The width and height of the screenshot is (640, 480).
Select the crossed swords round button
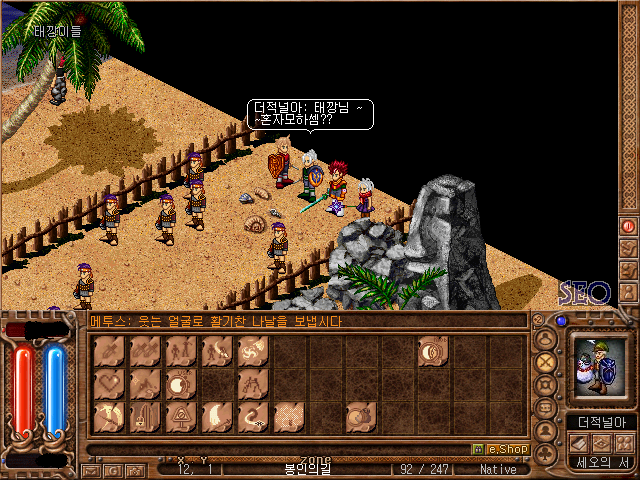(x=546, y=362)
